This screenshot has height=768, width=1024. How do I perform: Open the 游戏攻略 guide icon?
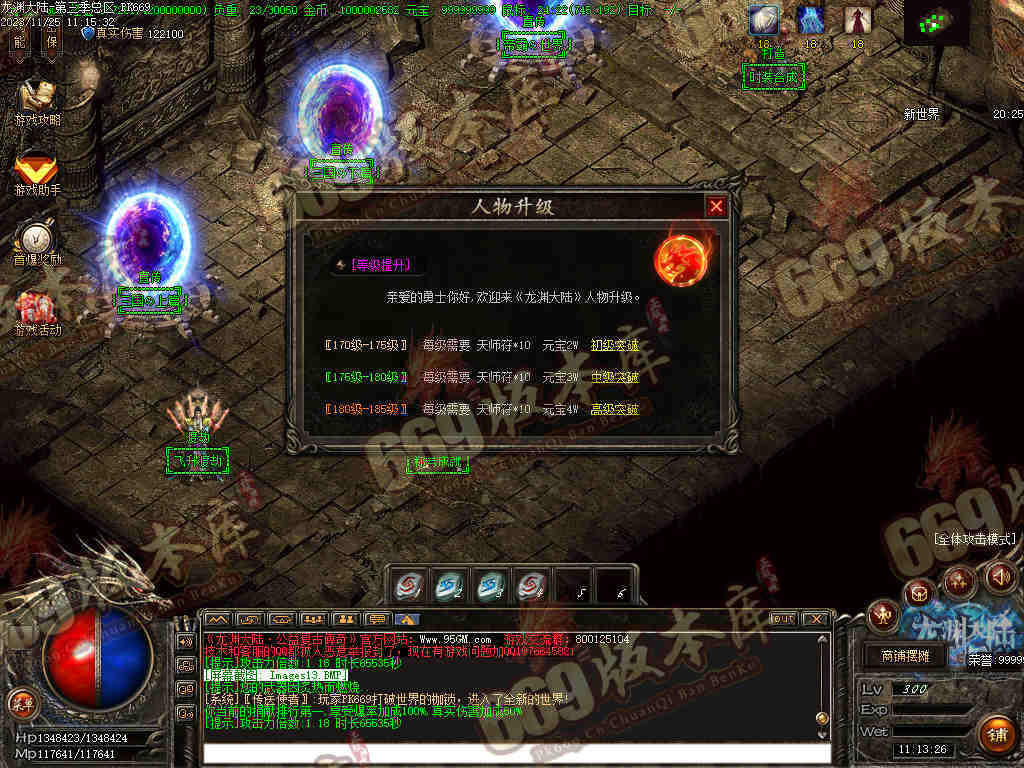(x=37, y=101)
